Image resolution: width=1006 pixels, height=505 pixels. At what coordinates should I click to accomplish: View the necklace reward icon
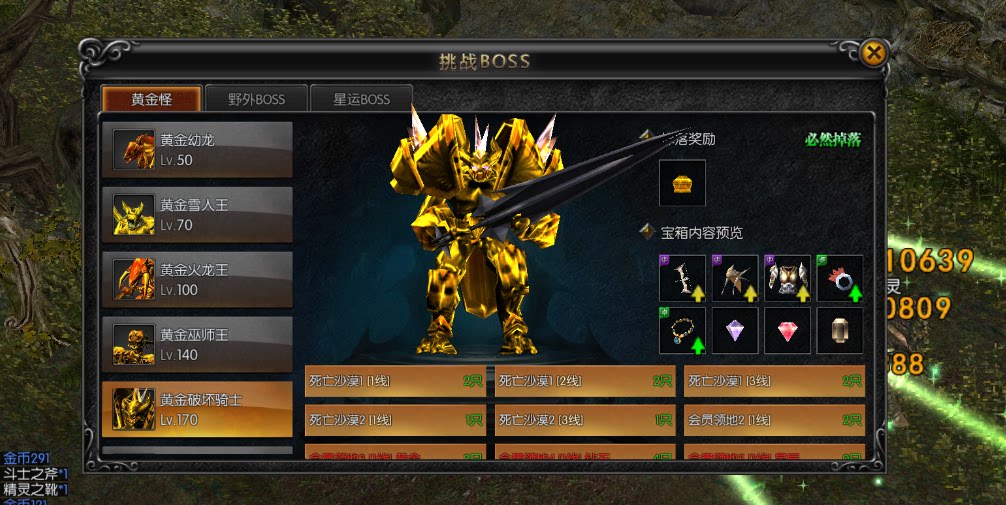[x=682, y=331]
